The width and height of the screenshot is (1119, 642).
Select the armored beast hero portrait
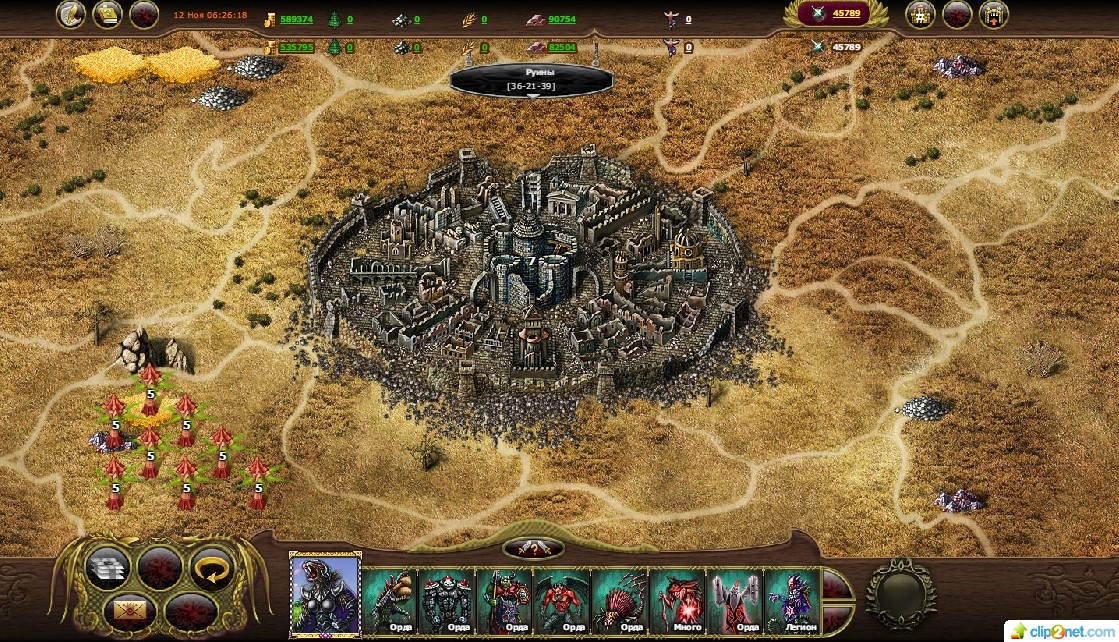point(325,594)
